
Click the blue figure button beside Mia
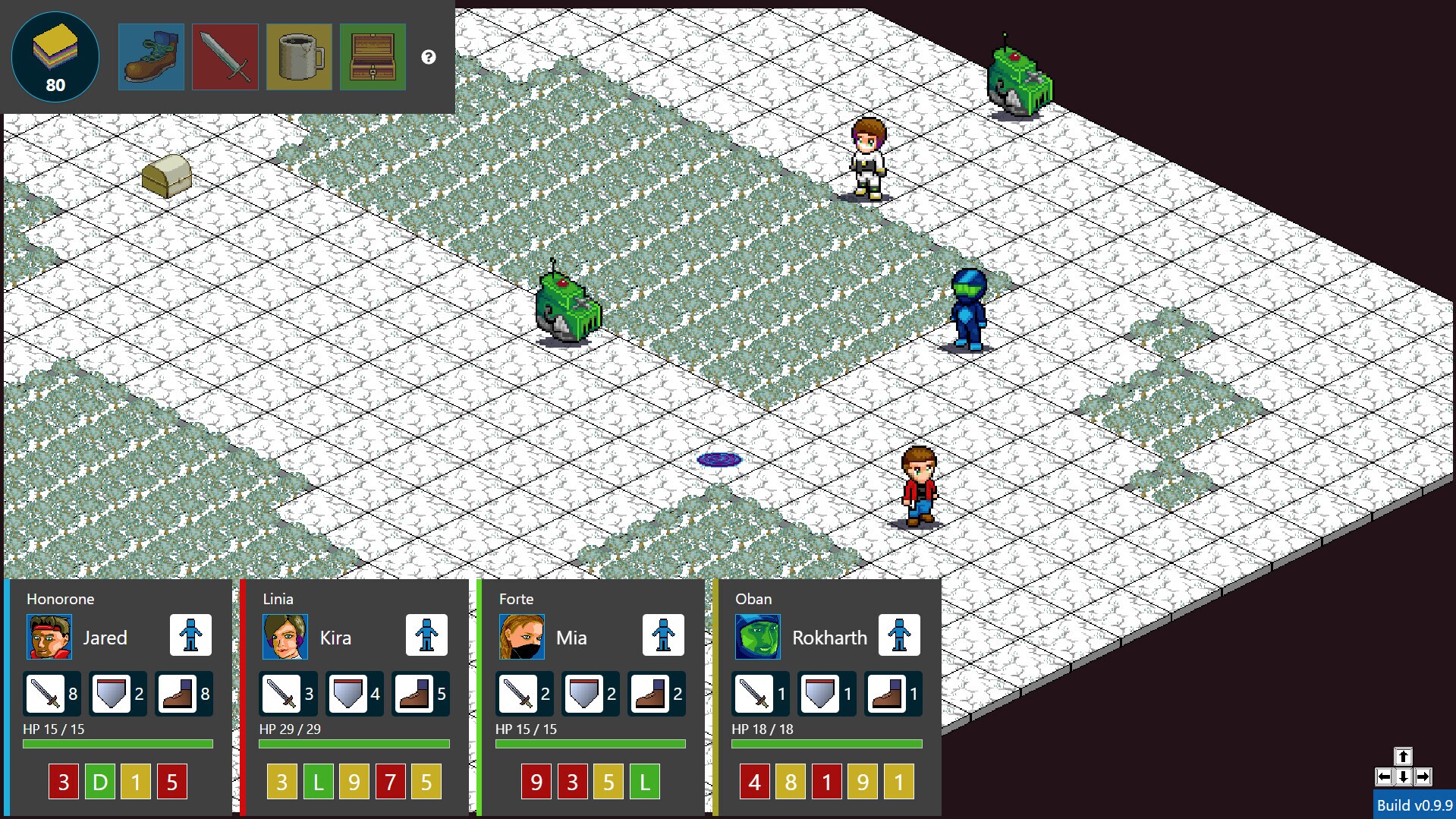click(663, 635)
